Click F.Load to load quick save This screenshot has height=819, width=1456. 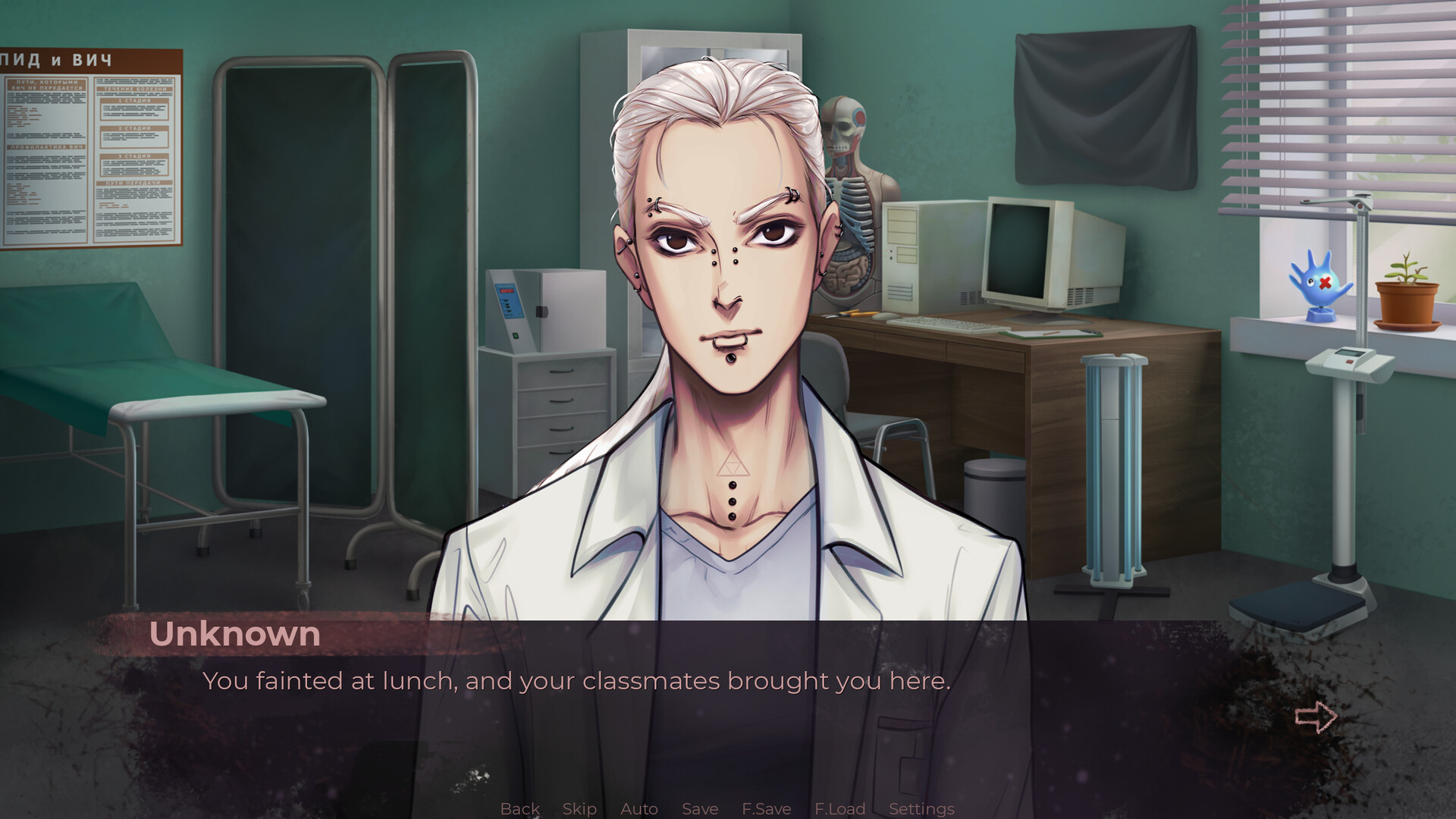[840, 809]
